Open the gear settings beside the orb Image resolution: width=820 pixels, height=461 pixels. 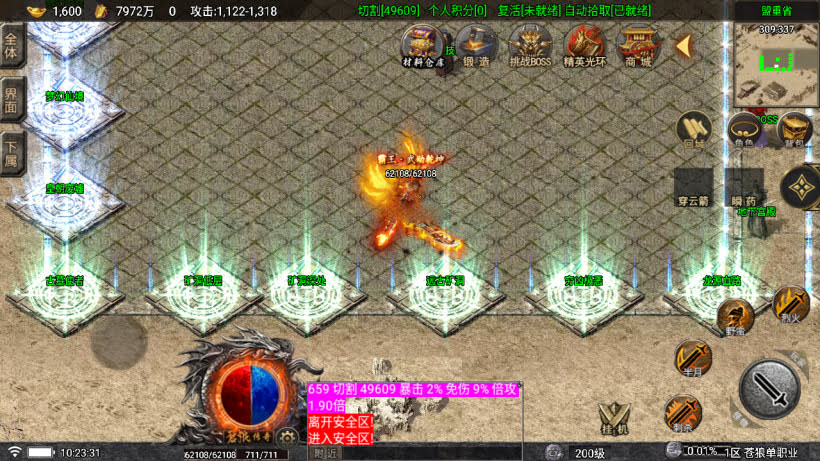point(289,436)
